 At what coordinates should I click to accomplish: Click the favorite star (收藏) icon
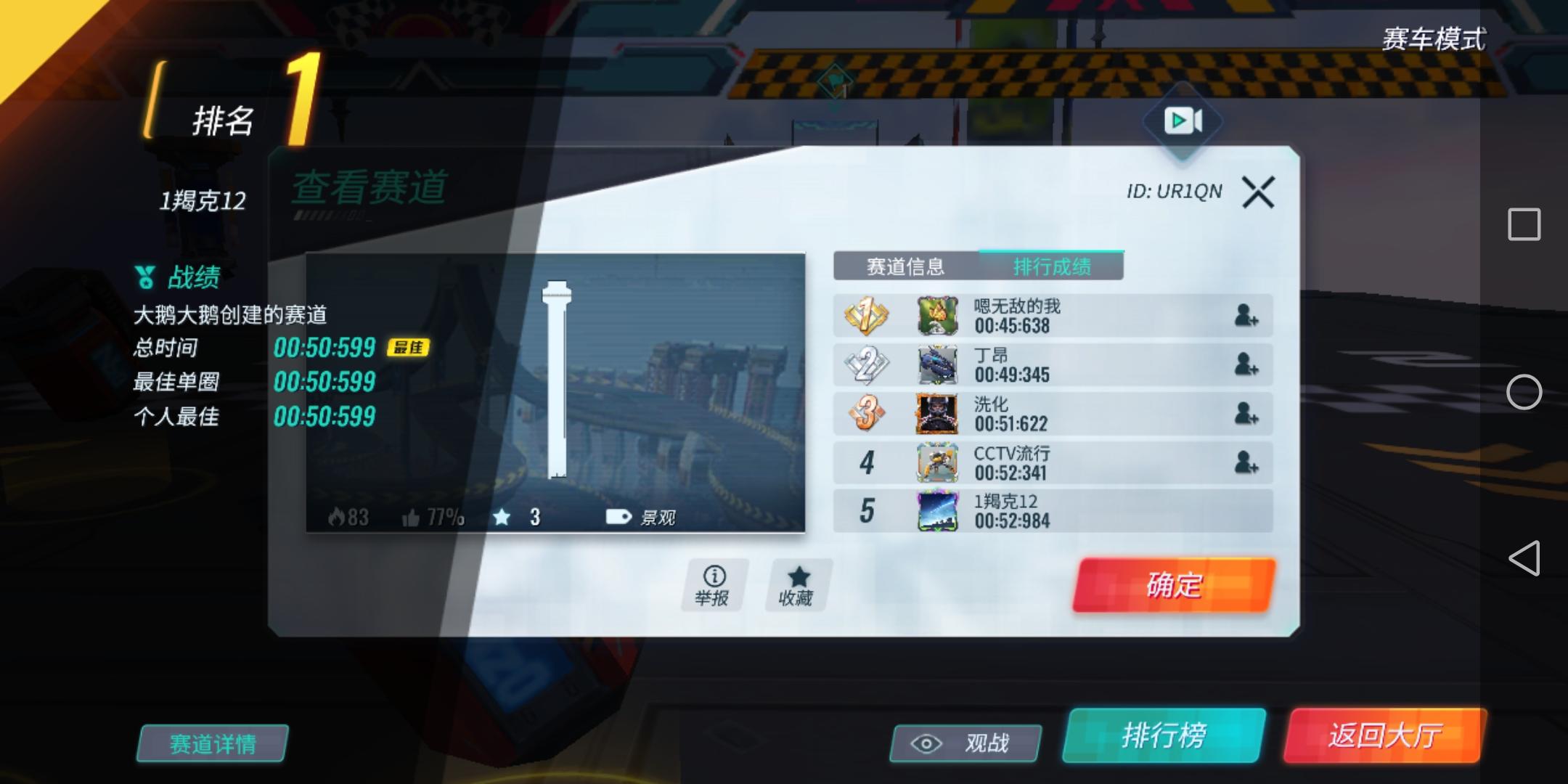coord(797,576)
